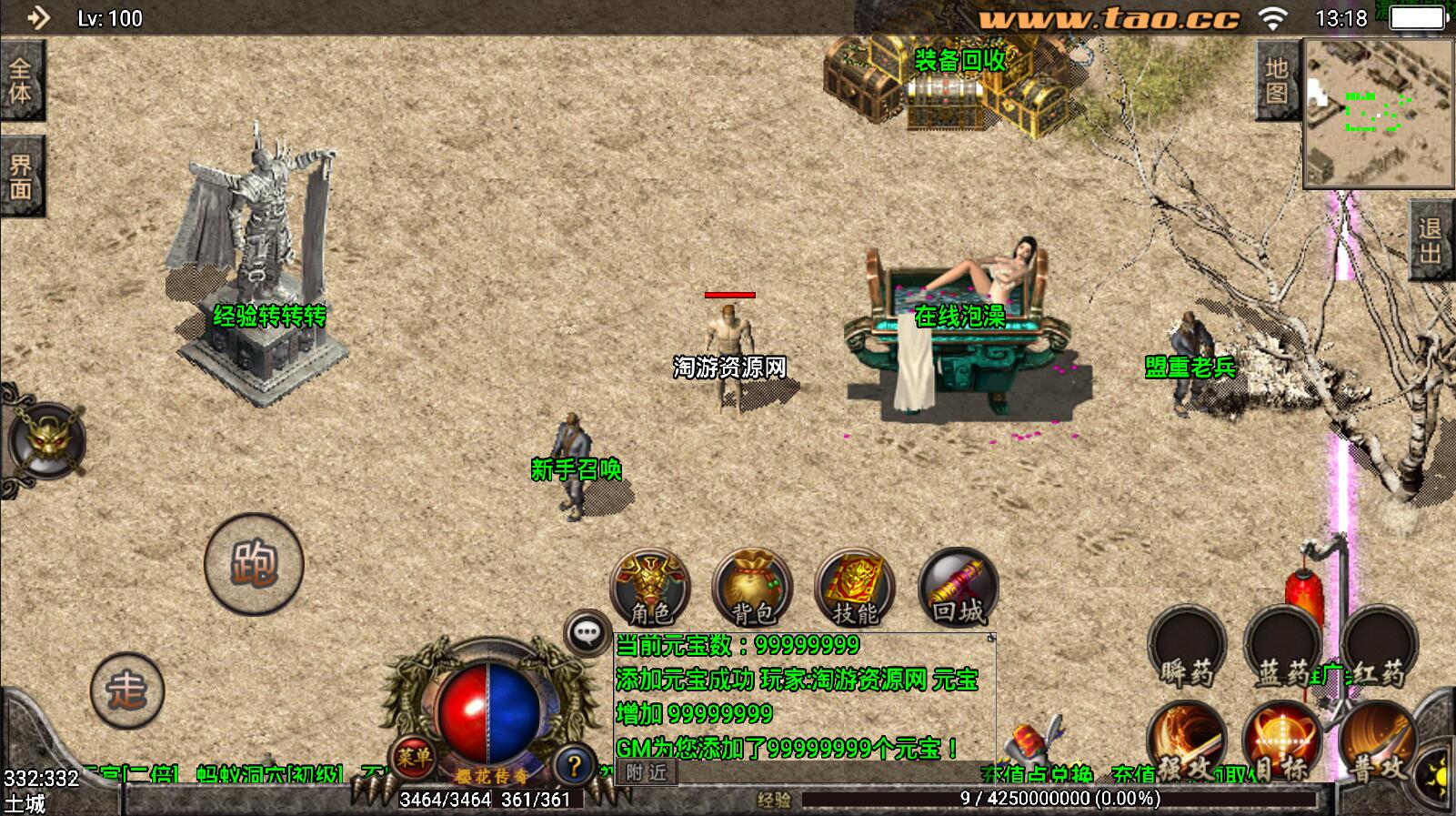
Task: Choose the 退出 exit button
Action: point(1431,240)
